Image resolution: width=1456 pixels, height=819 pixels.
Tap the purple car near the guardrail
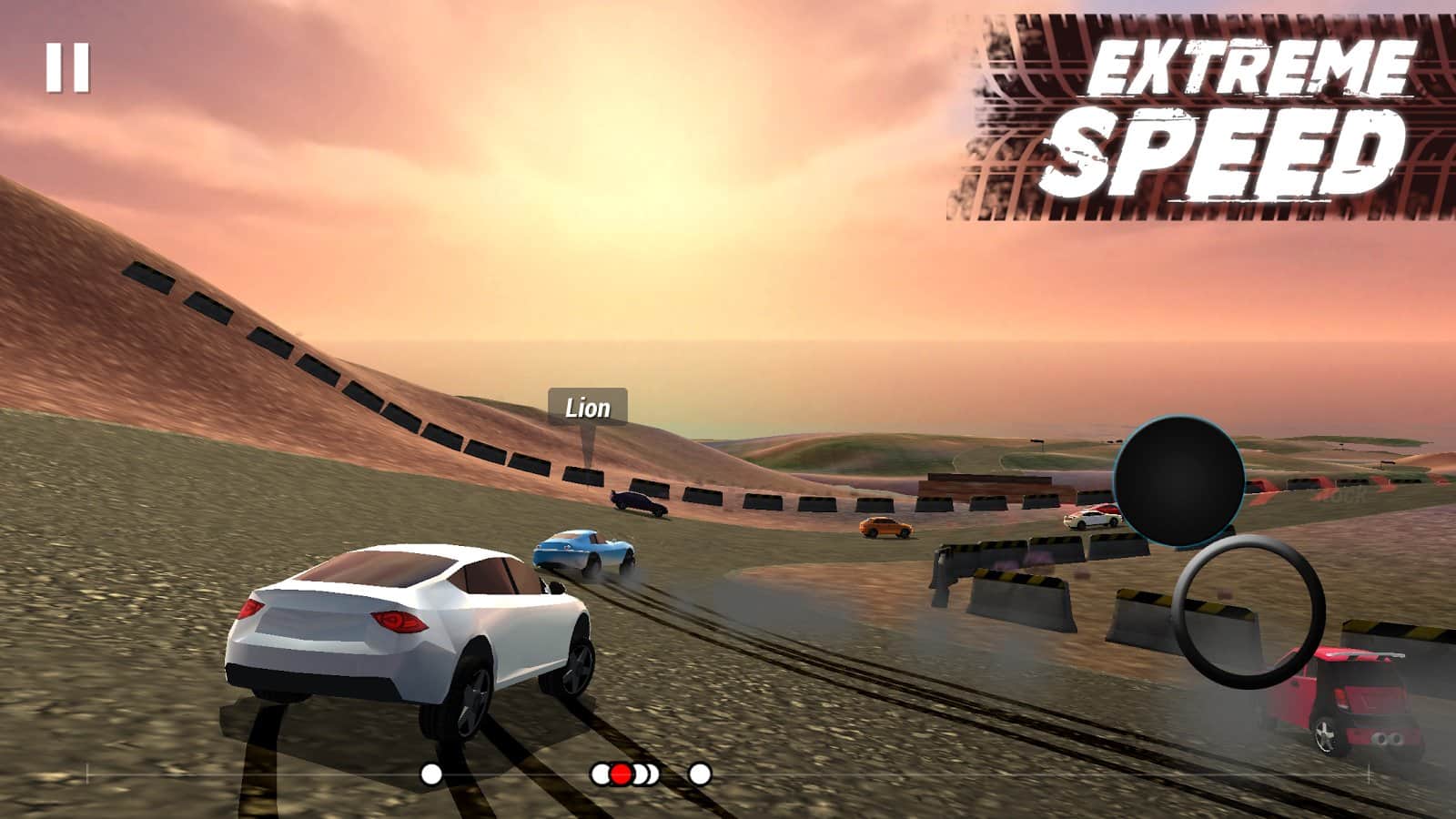point(637,502)
